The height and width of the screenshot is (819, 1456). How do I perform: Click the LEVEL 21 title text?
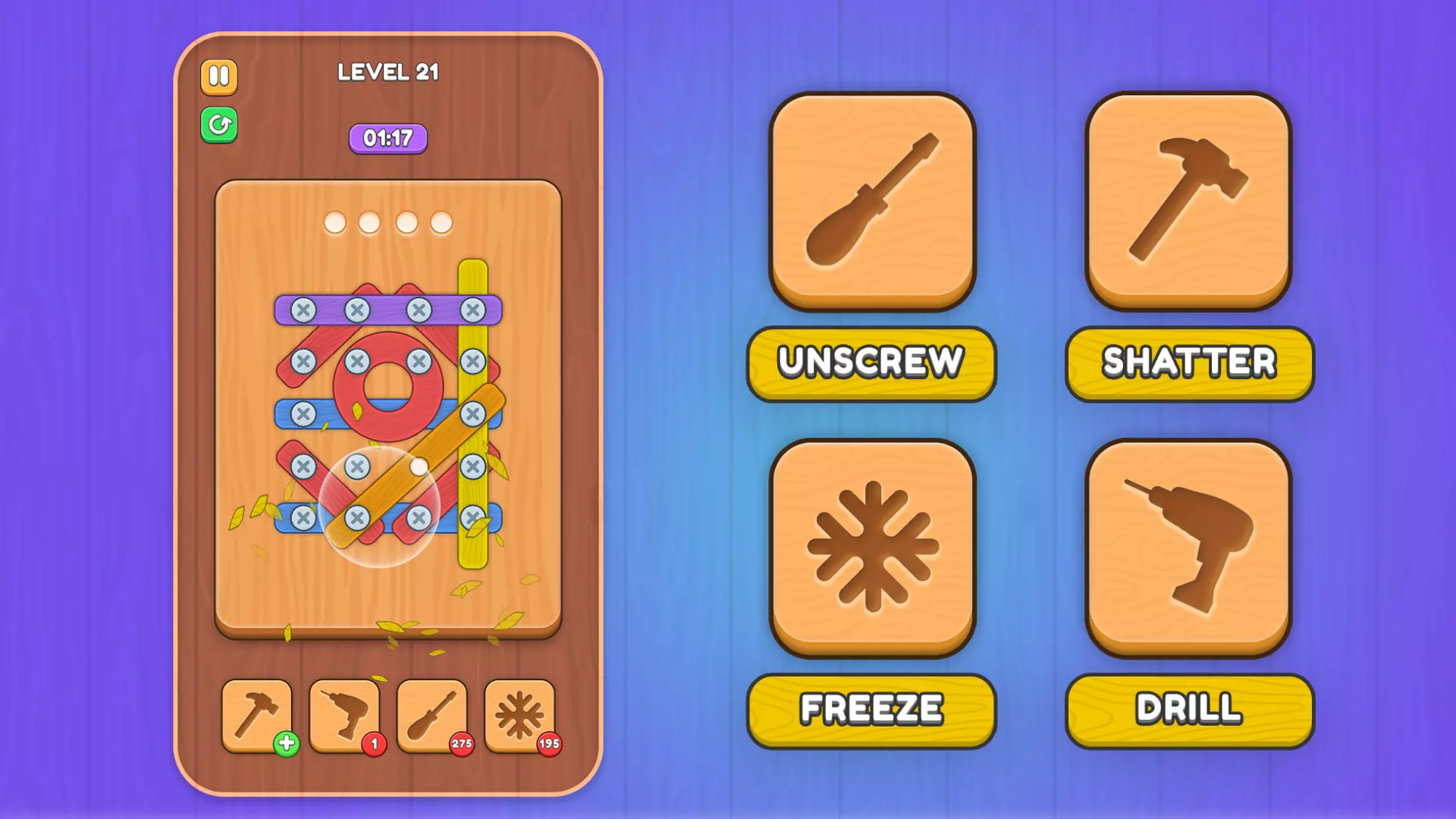[390, 71]
